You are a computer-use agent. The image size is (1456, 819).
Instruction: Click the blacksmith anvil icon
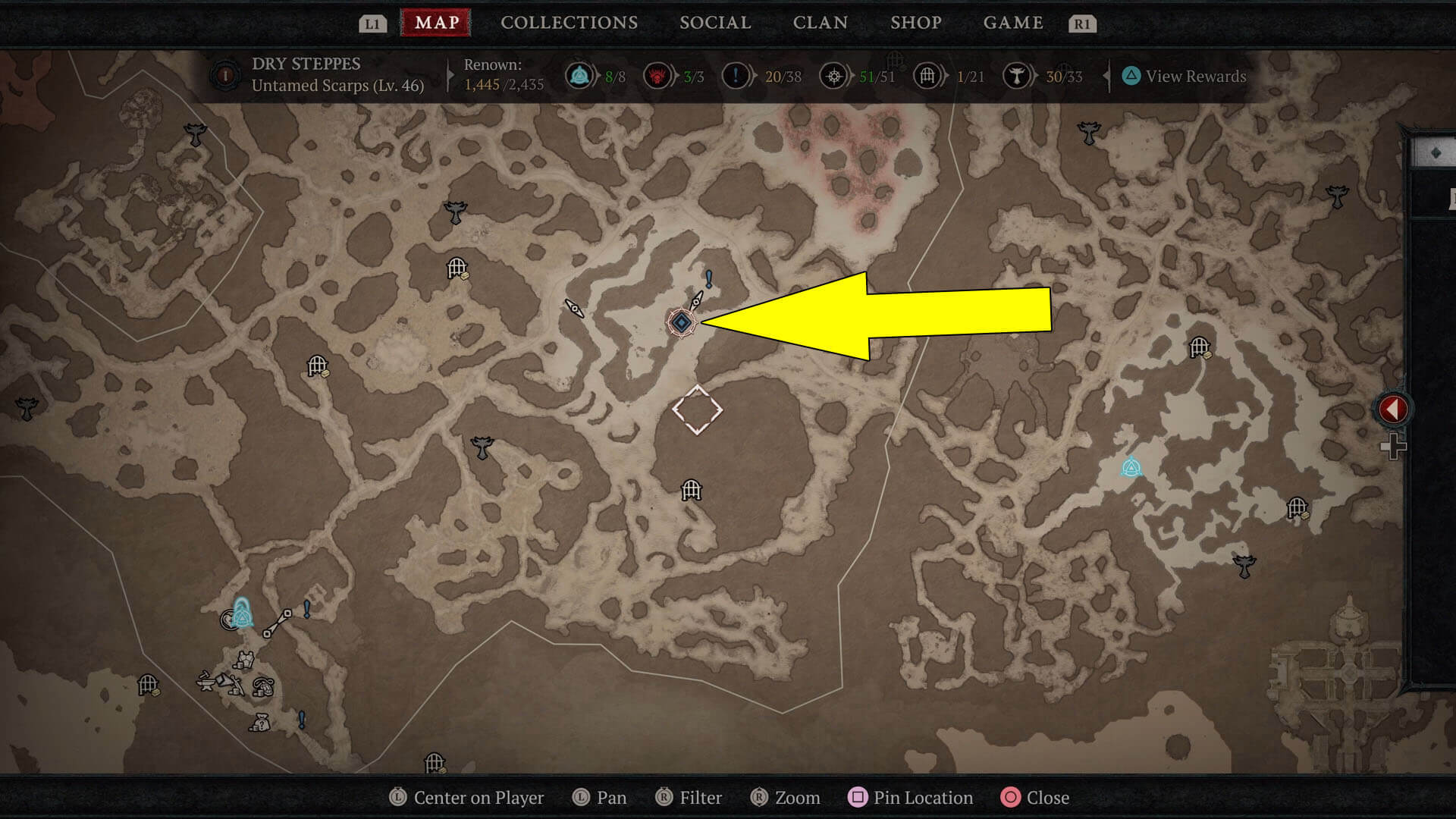tap(206, 683)
